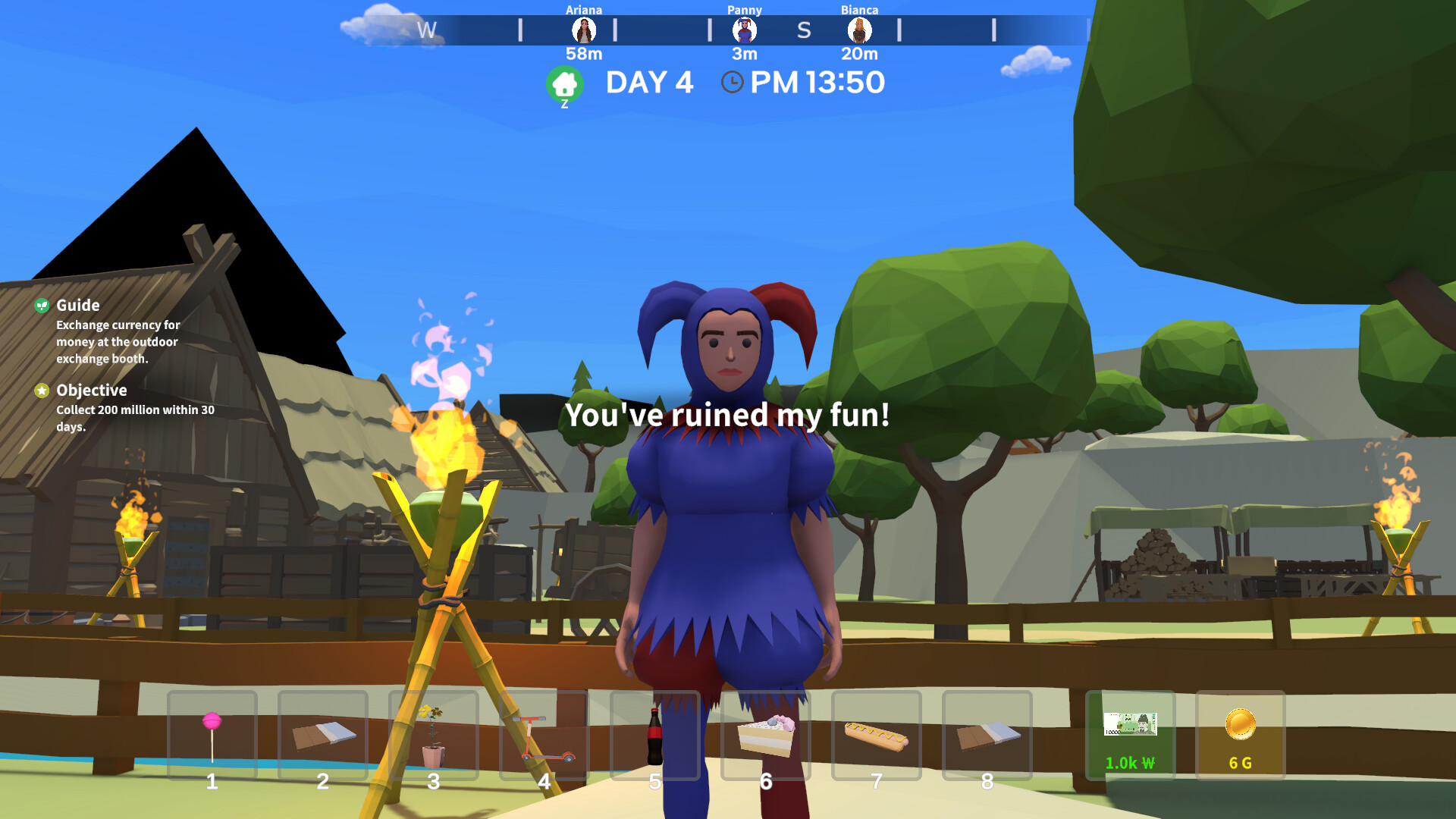Open Ariana's portrait on the compass bar
This screenshot has width=1456, height=819.
point(584,30)
